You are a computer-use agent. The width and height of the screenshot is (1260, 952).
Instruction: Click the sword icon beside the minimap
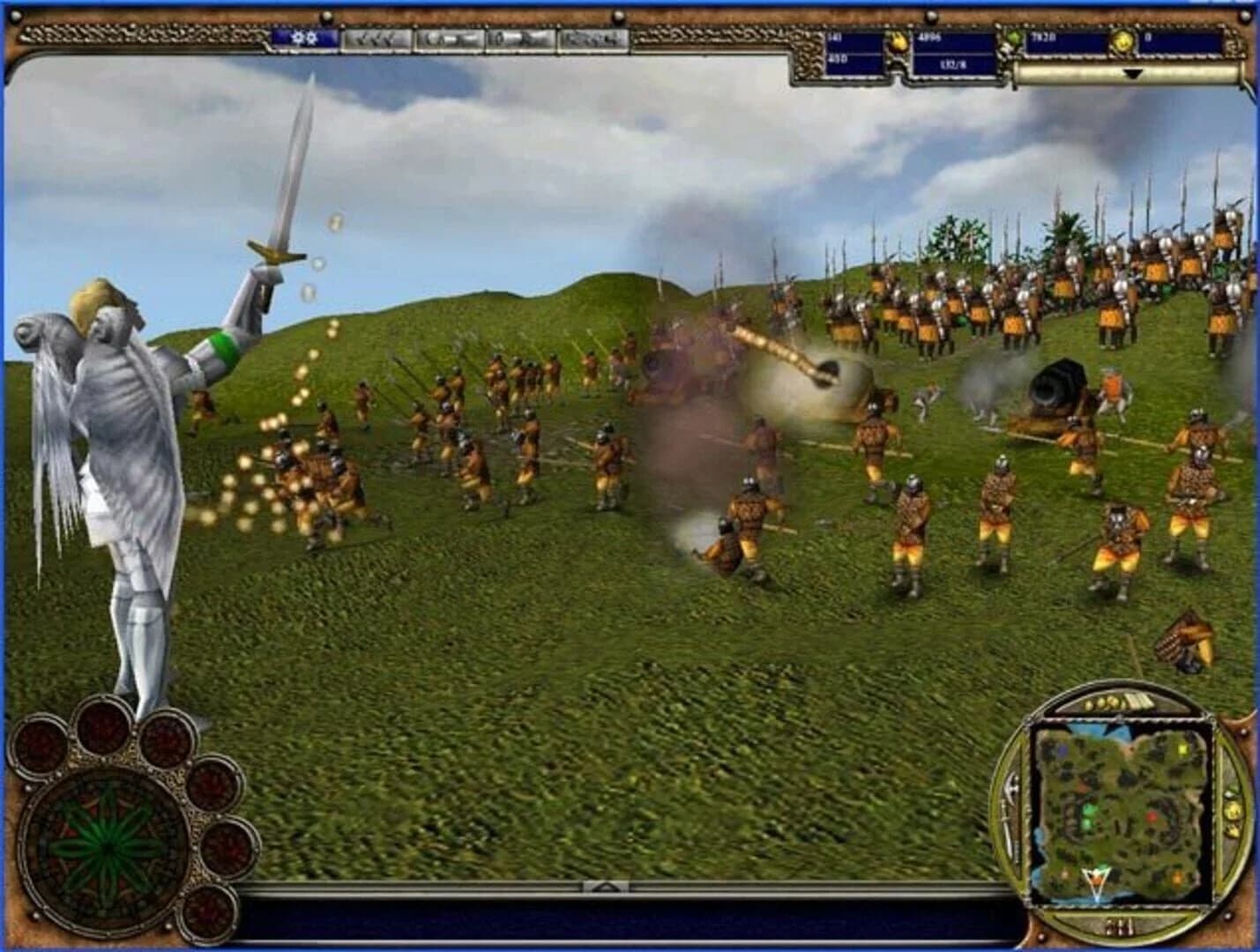tap(1010, 810)
